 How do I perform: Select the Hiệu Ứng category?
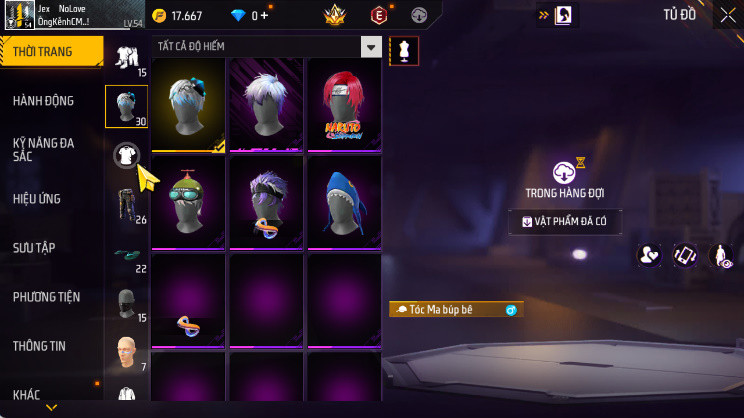(x=38, y=198)
